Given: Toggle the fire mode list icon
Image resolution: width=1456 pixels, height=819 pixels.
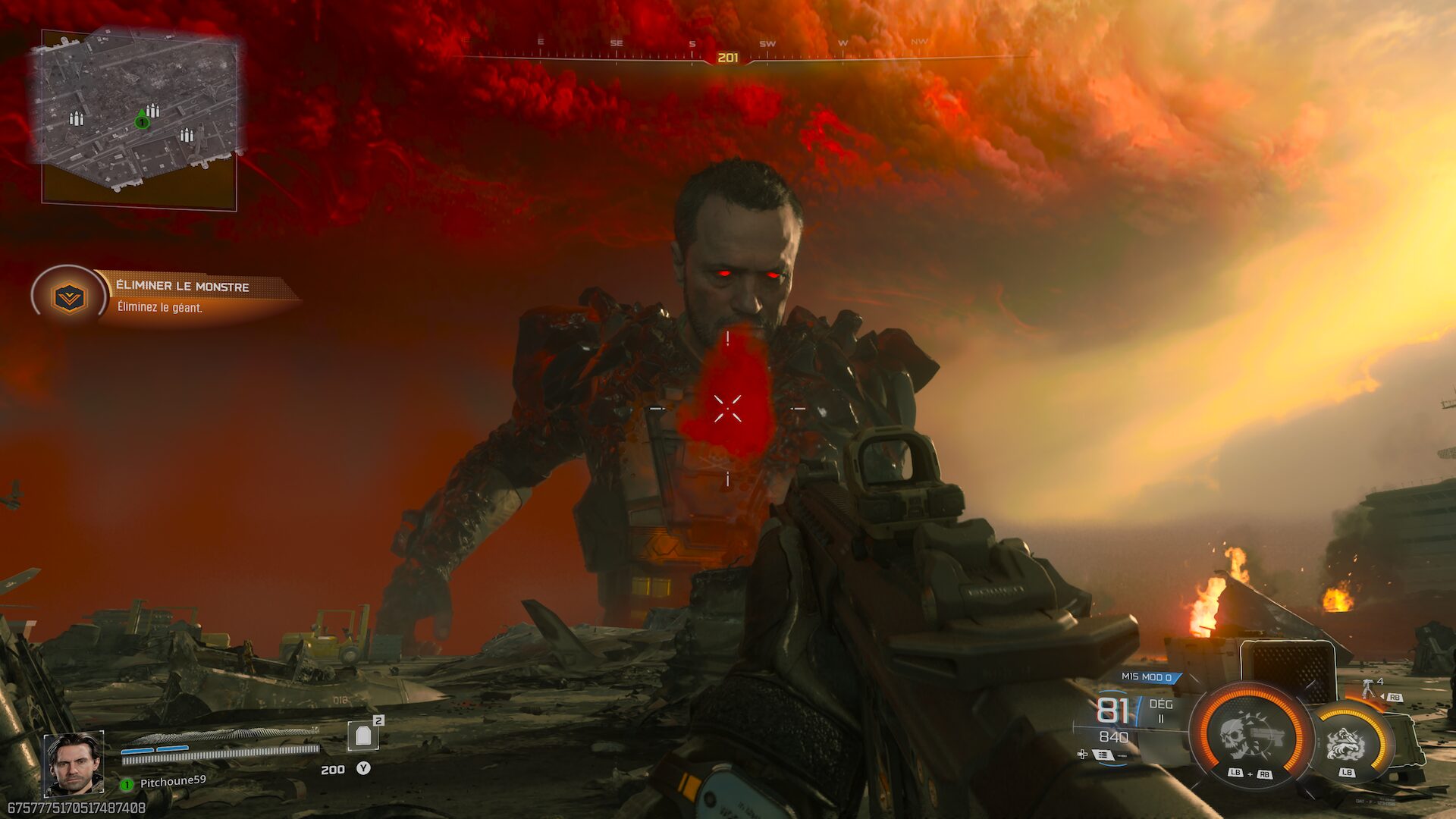Looking at the screenshot, I should [x=1102, y=755].
